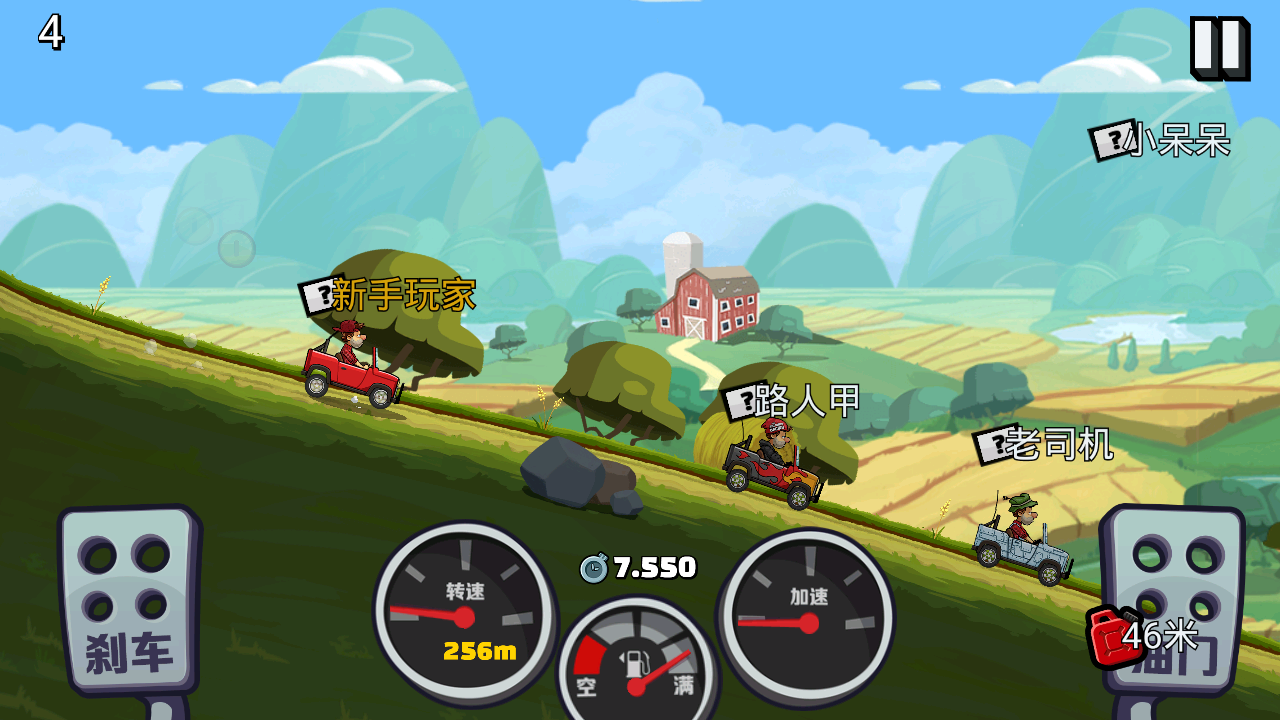1280x720 pixels.
Task: Click the position counter 4 at top left
Action: (49, 30)
